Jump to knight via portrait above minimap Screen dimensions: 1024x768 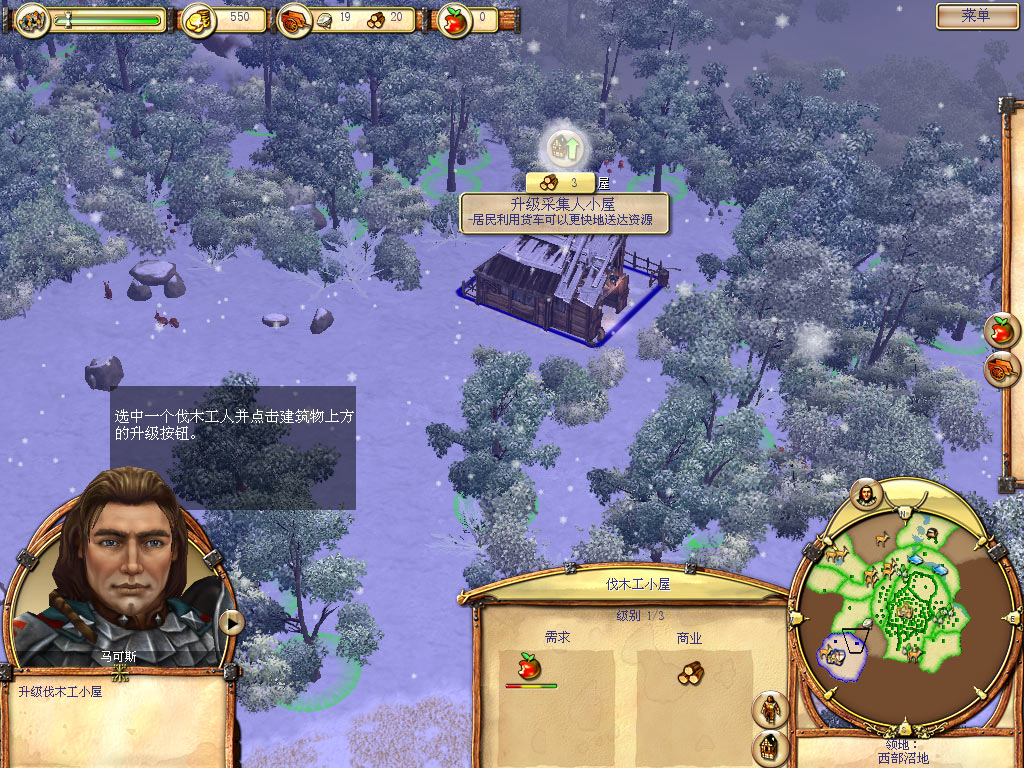pos(866,493)
